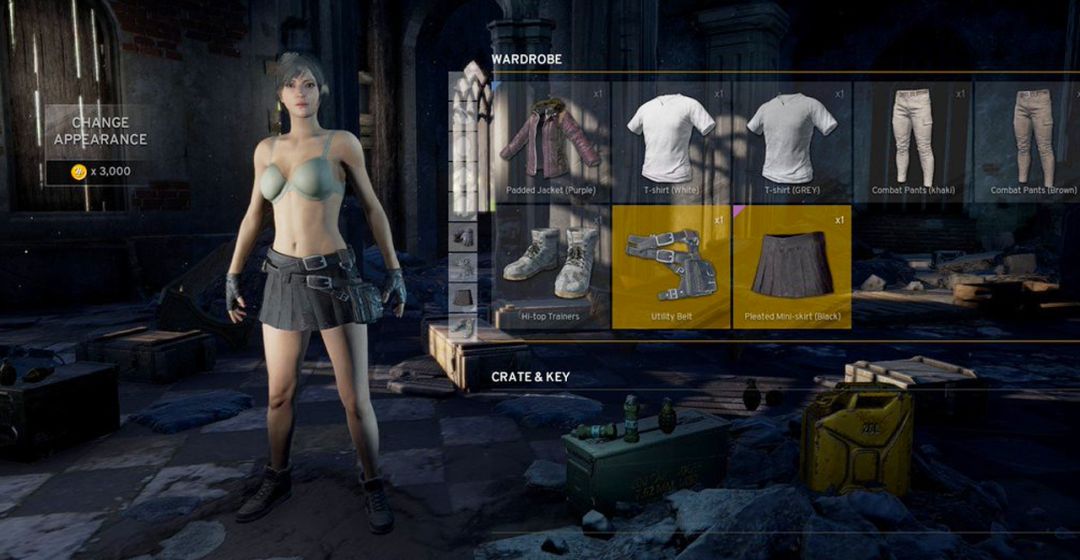Click the Hi-top Trainers wardrobe tile
This screenshot has height=560, width=1080.
click(x=551, y=265)
